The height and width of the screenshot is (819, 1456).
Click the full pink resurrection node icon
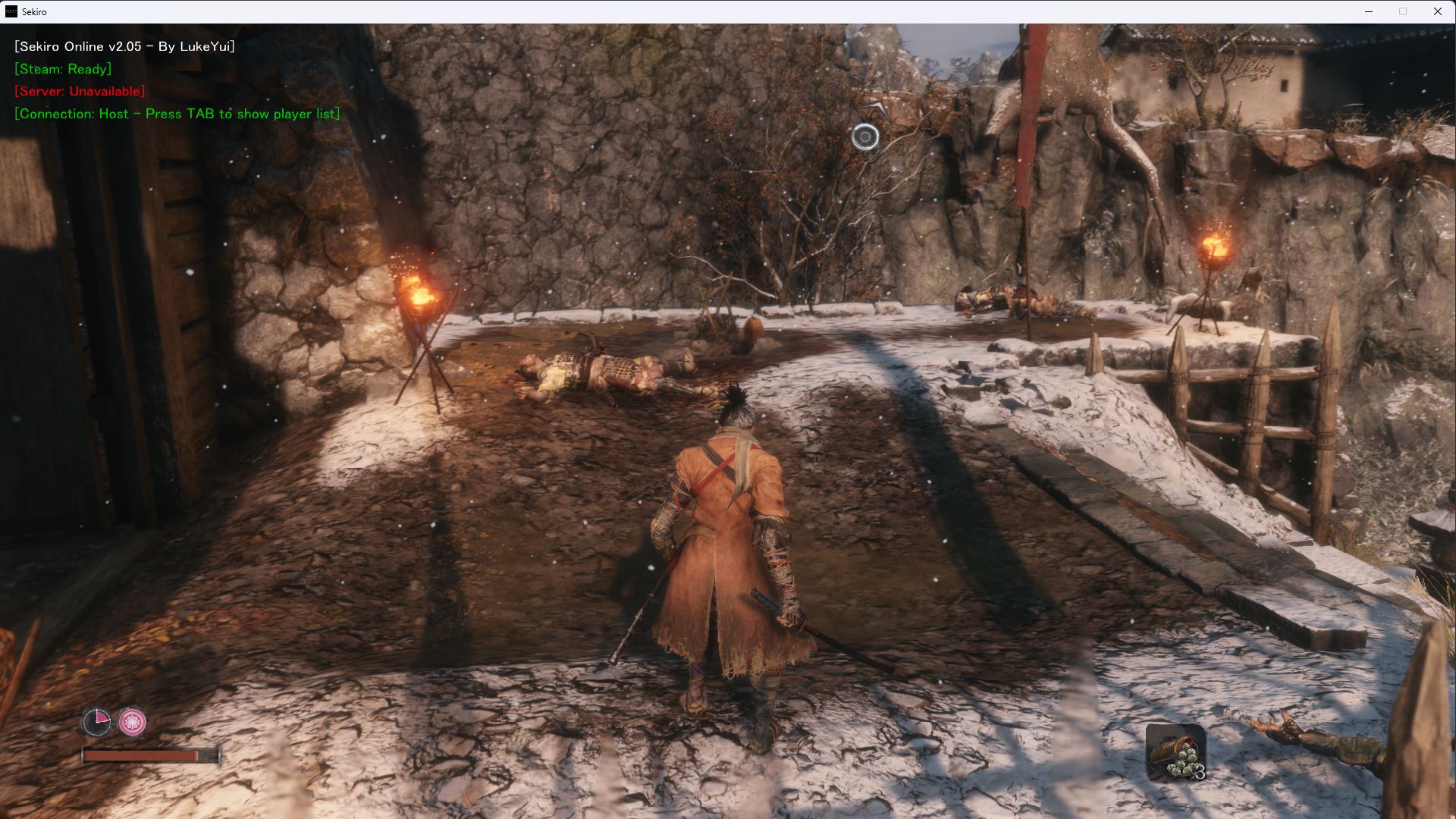(133, 722)
